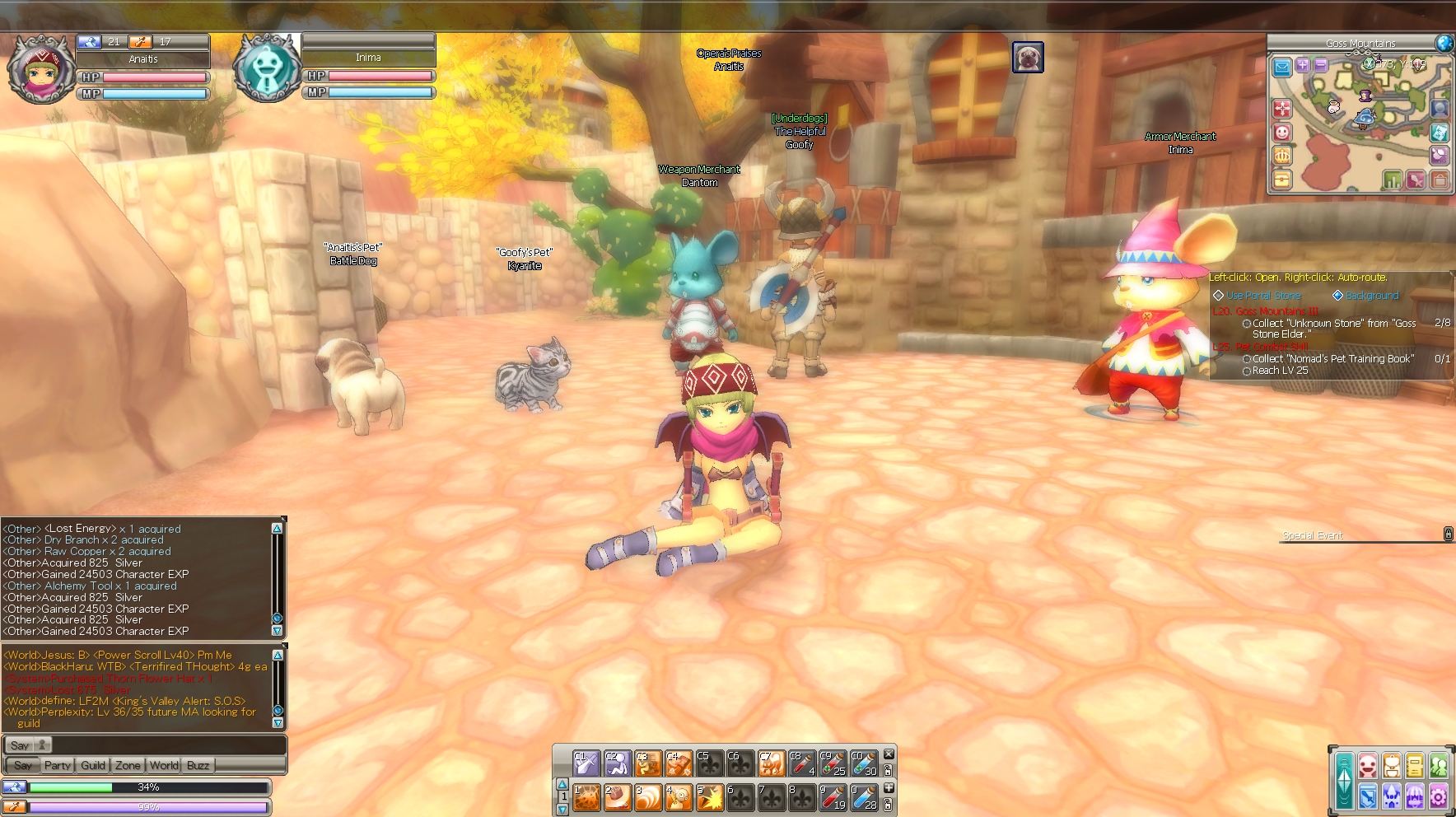Close the upper hotbar with the X
Image resolution: width=1456 pixels, height=817 pixels.
pos(889,754)
